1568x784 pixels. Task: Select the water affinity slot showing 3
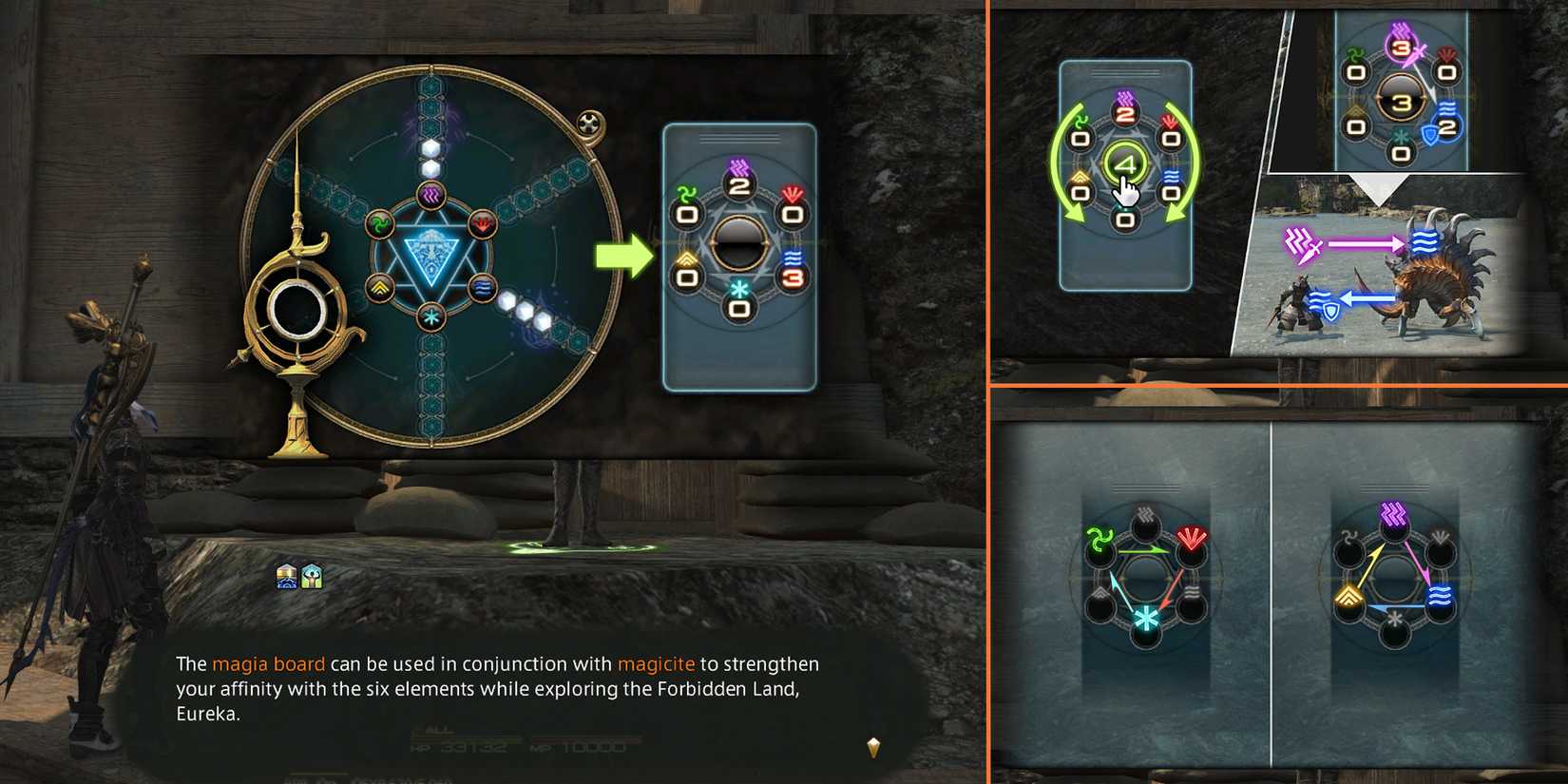pos(792,278)
